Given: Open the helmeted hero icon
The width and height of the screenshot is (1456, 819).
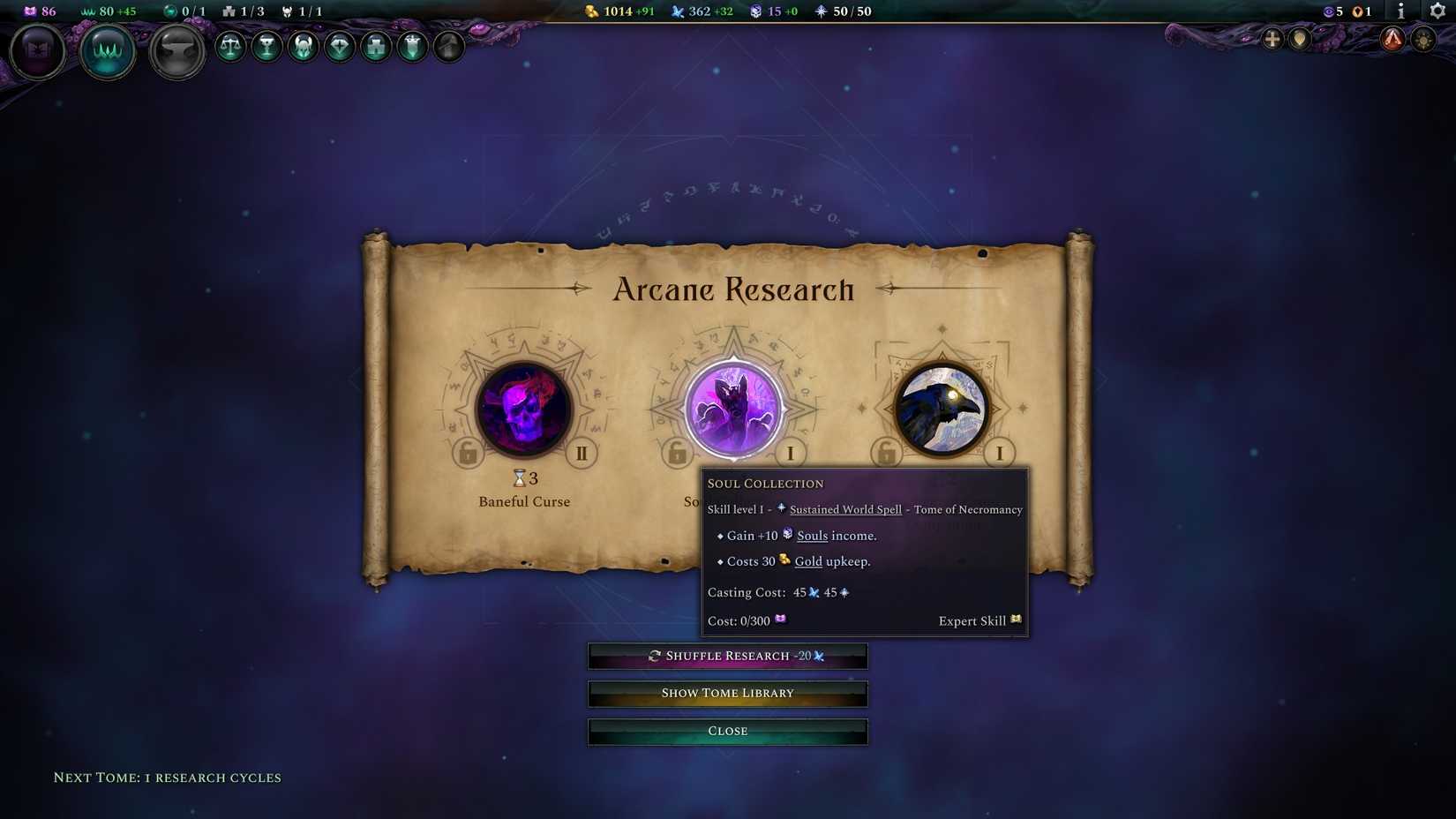Looking at the screenshot, I should click(x=303, y=49).
